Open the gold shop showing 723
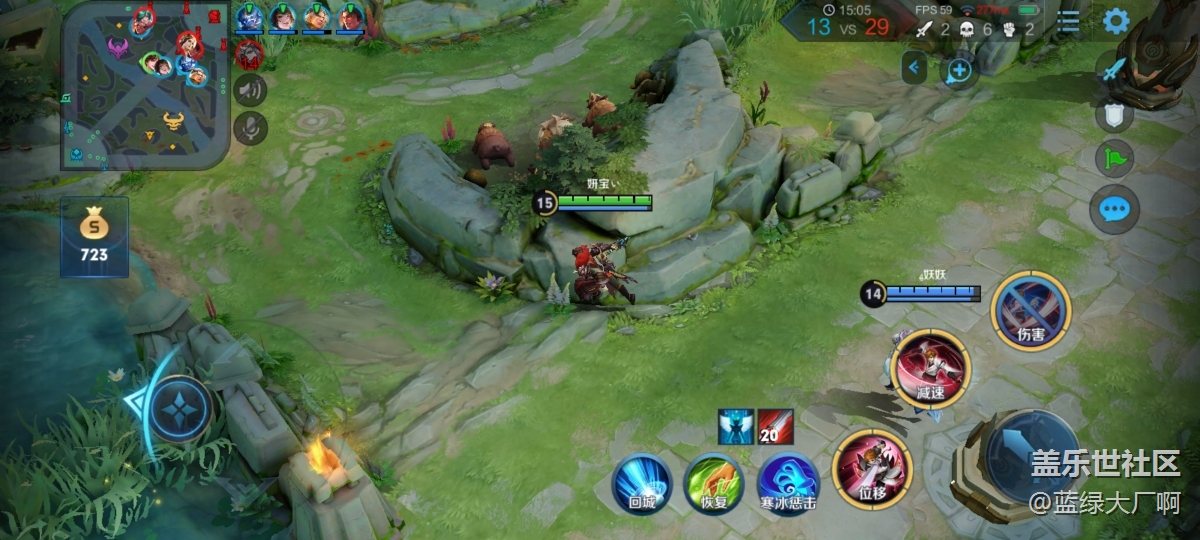Screen dimensions: 1200x540 click(x=94, y=236)
